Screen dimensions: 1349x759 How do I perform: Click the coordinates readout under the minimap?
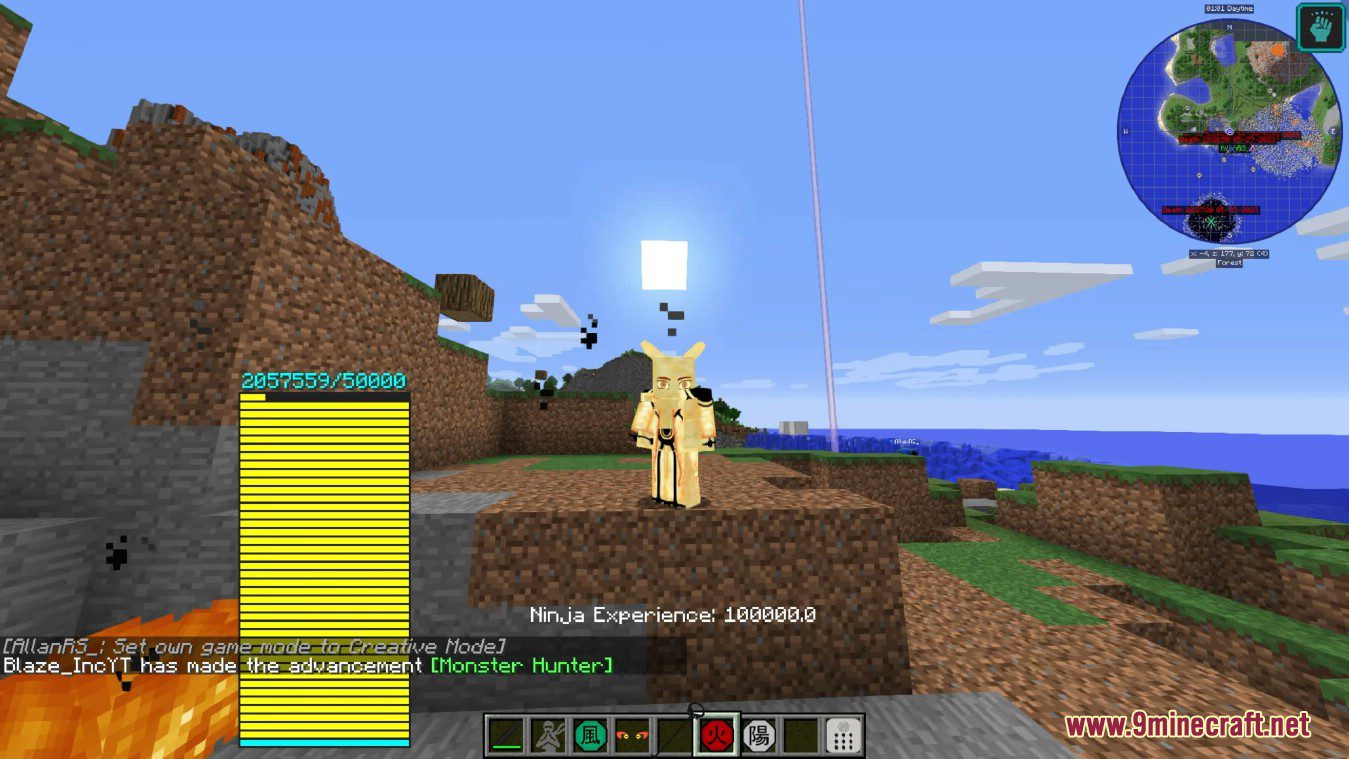[1228, 254]
